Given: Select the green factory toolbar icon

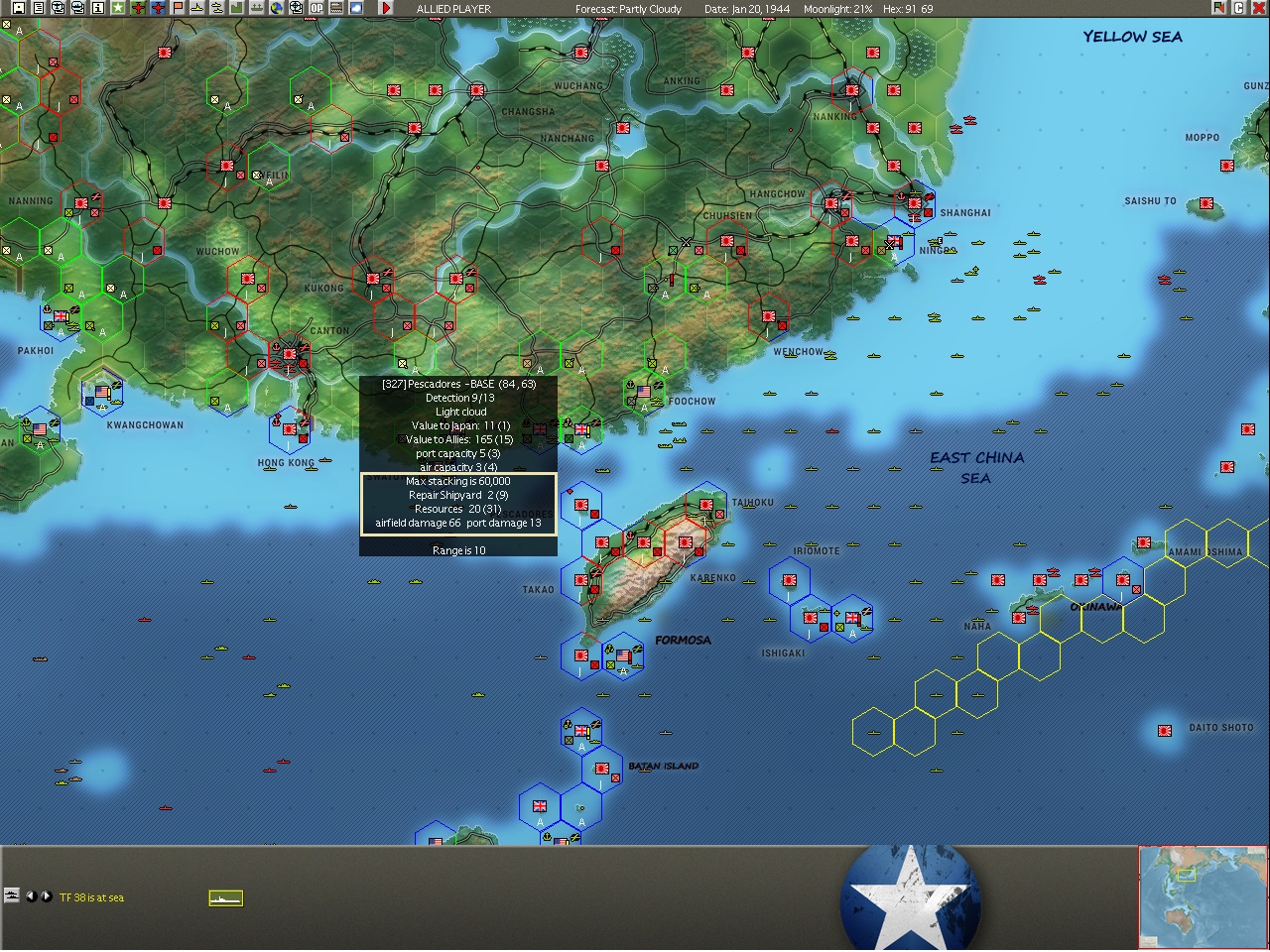Looking at the screenshot, I should pos(236,8).
